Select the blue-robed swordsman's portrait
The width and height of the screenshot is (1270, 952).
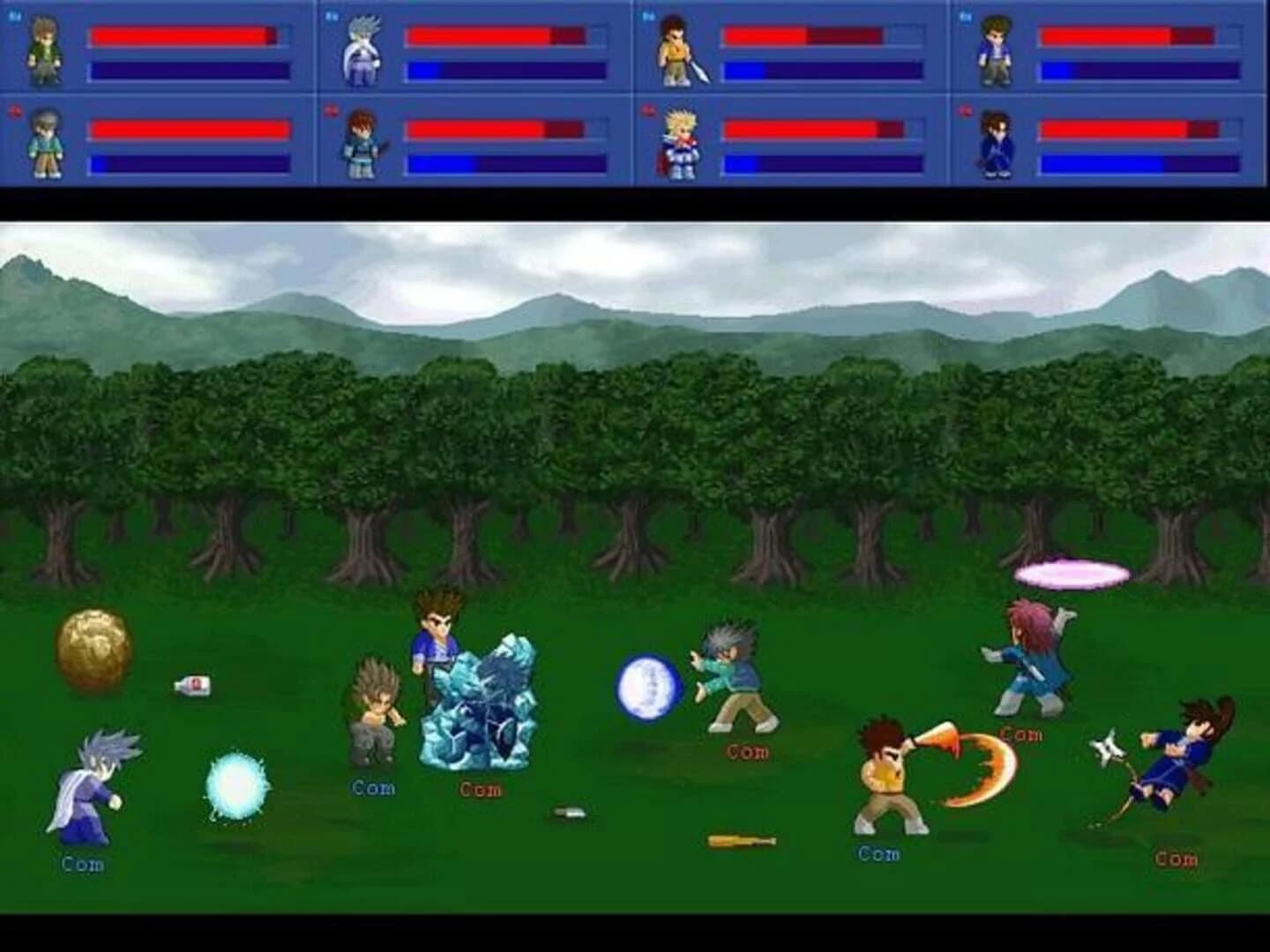pyautogui.click(x=997, y=145)
